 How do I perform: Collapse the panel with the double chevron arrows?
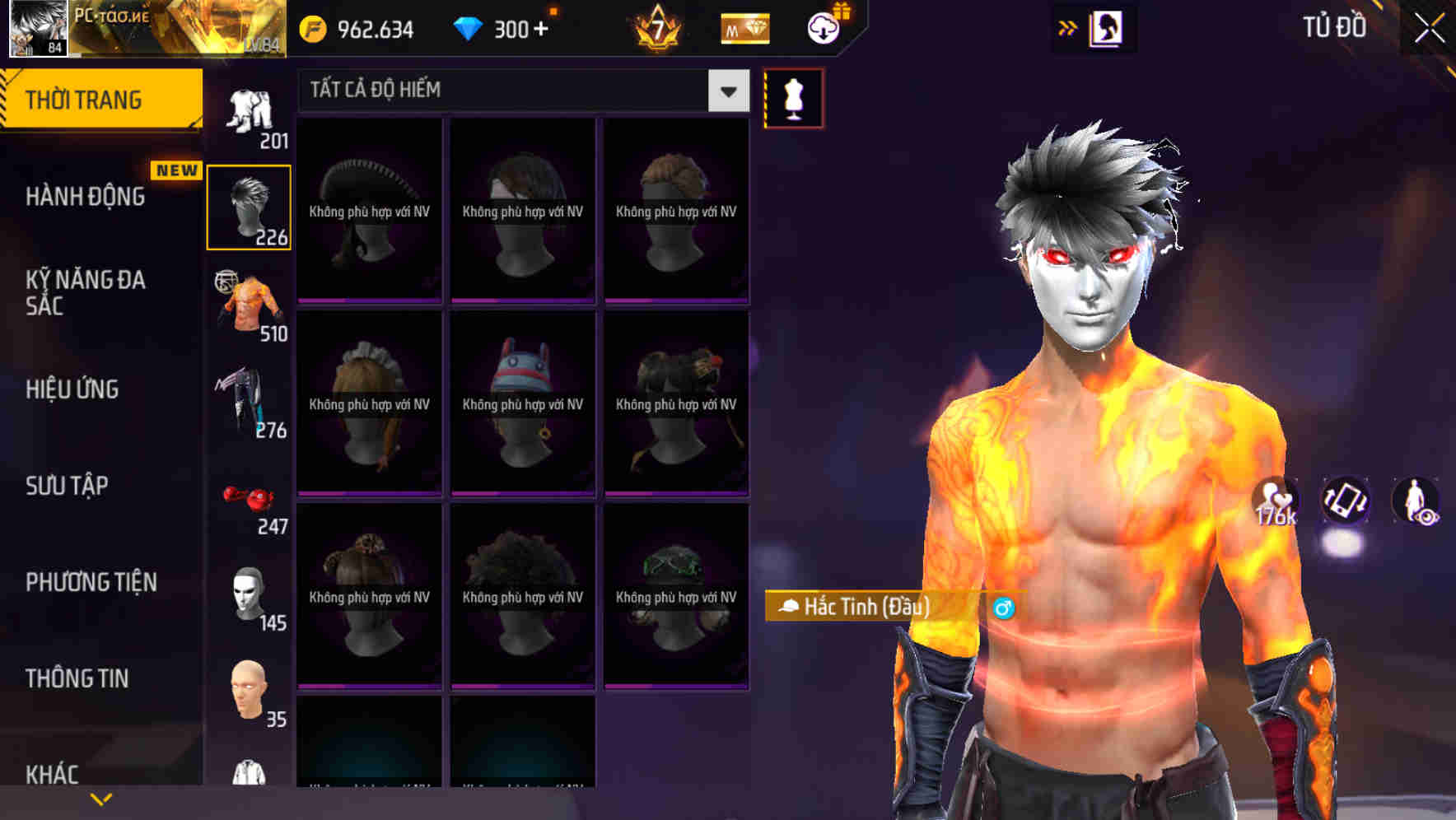tap(1066, 27)
